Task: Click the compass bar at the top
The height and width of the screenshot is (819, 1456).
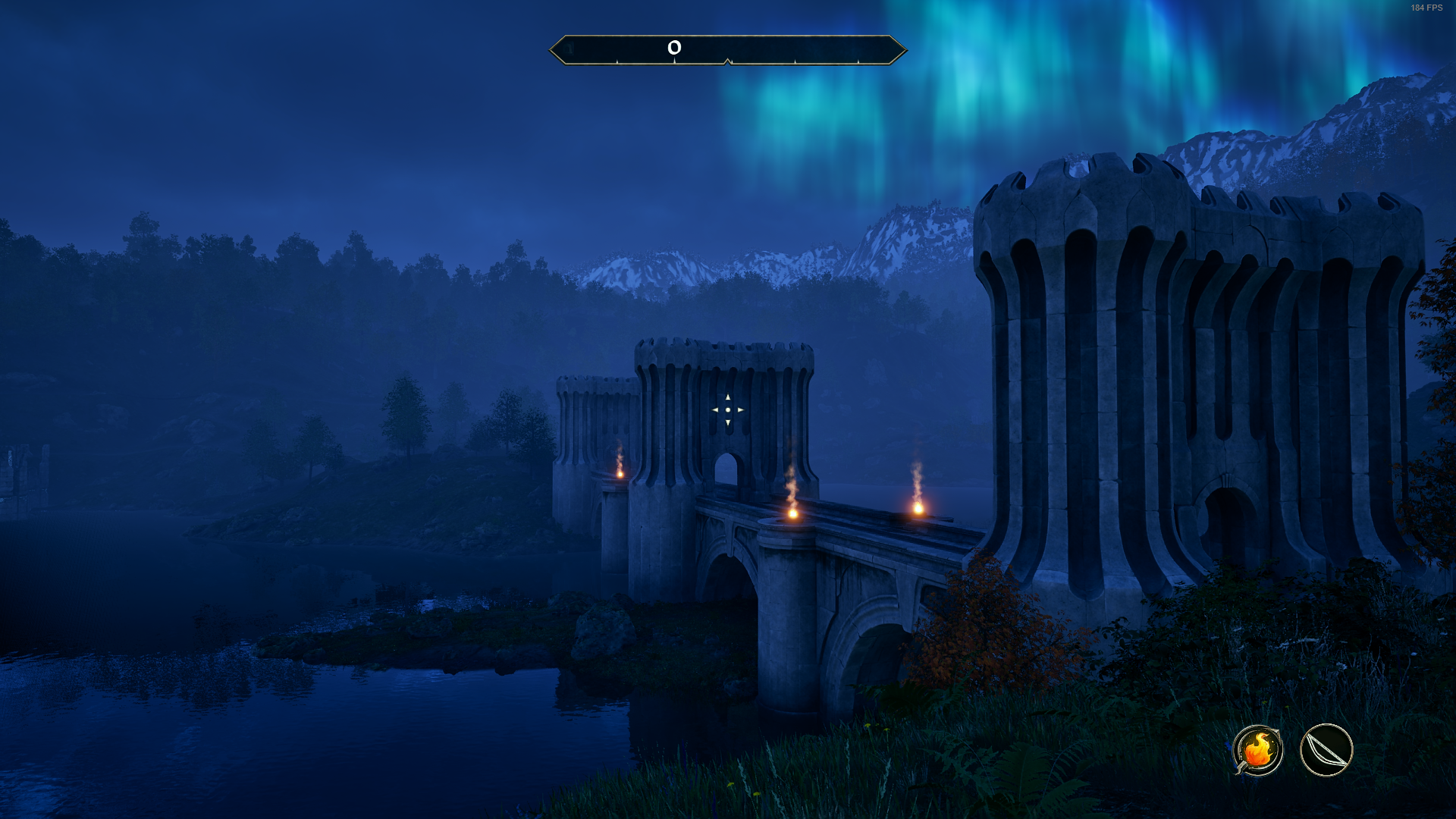Action: pos(727,50)
